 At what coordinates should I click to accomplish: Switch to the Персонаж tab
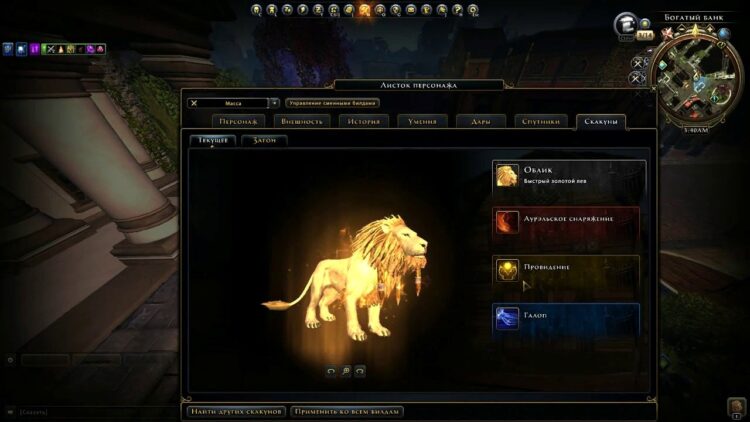click(240, 121)
